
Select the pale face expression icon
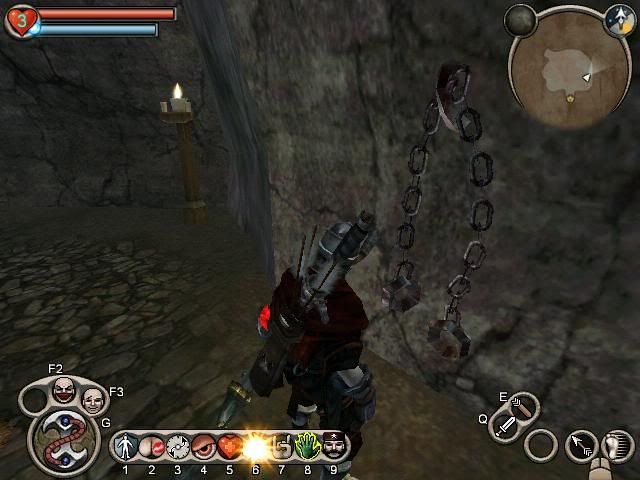tap(92, 400)
